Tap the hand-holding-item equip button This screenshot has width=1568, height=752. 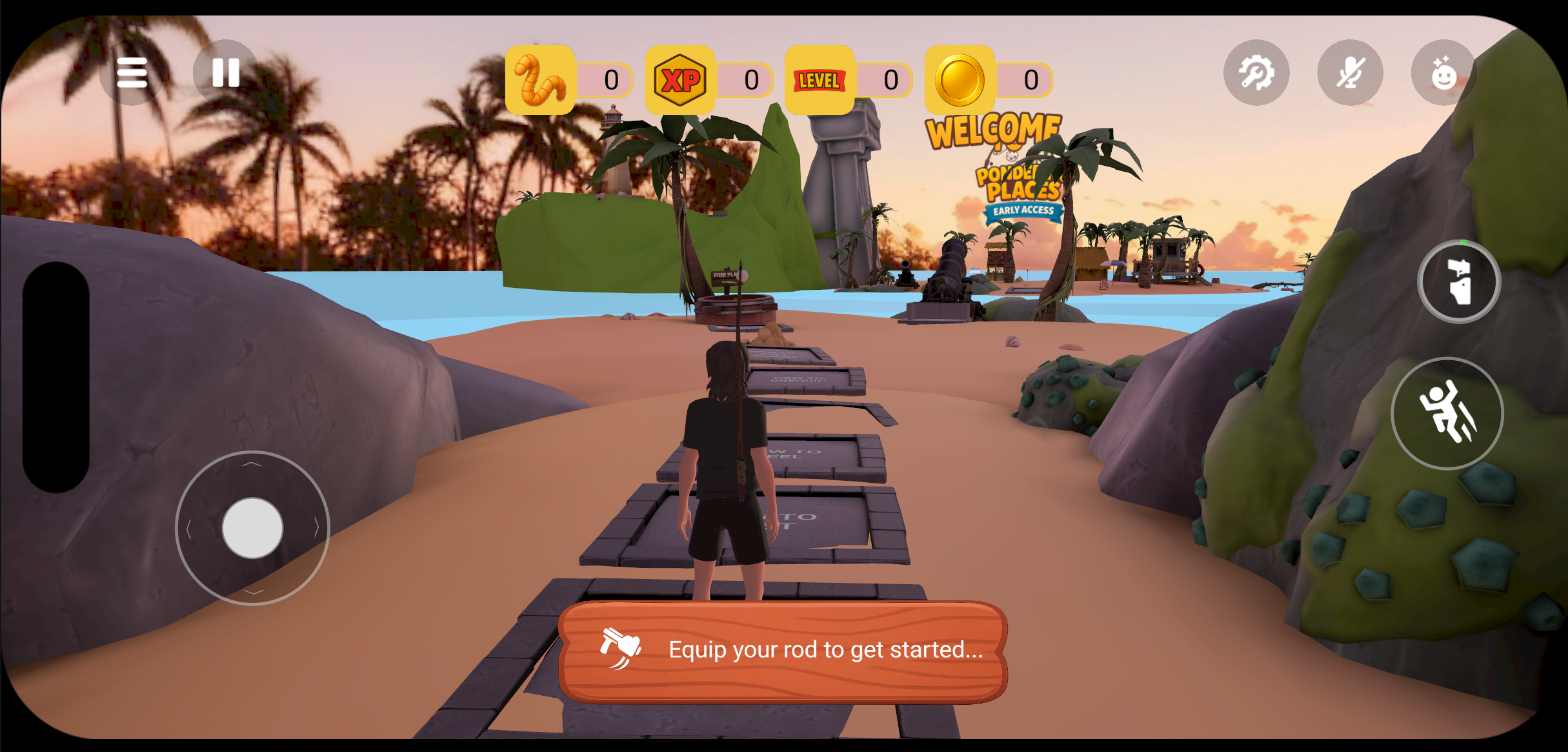1459,281
